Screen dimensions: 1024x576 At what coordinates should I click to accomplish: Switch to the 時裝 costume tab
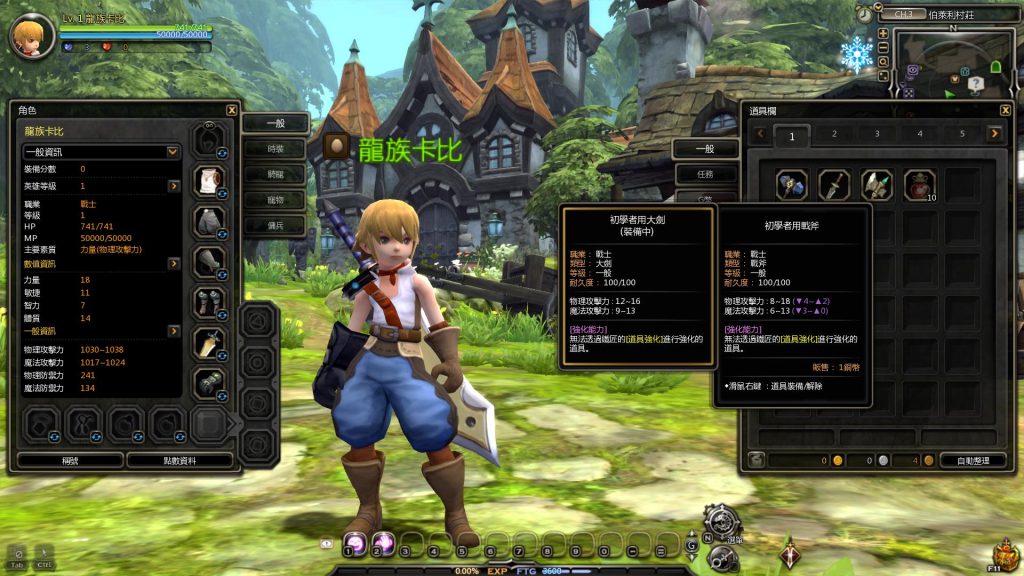coord(275,148)
